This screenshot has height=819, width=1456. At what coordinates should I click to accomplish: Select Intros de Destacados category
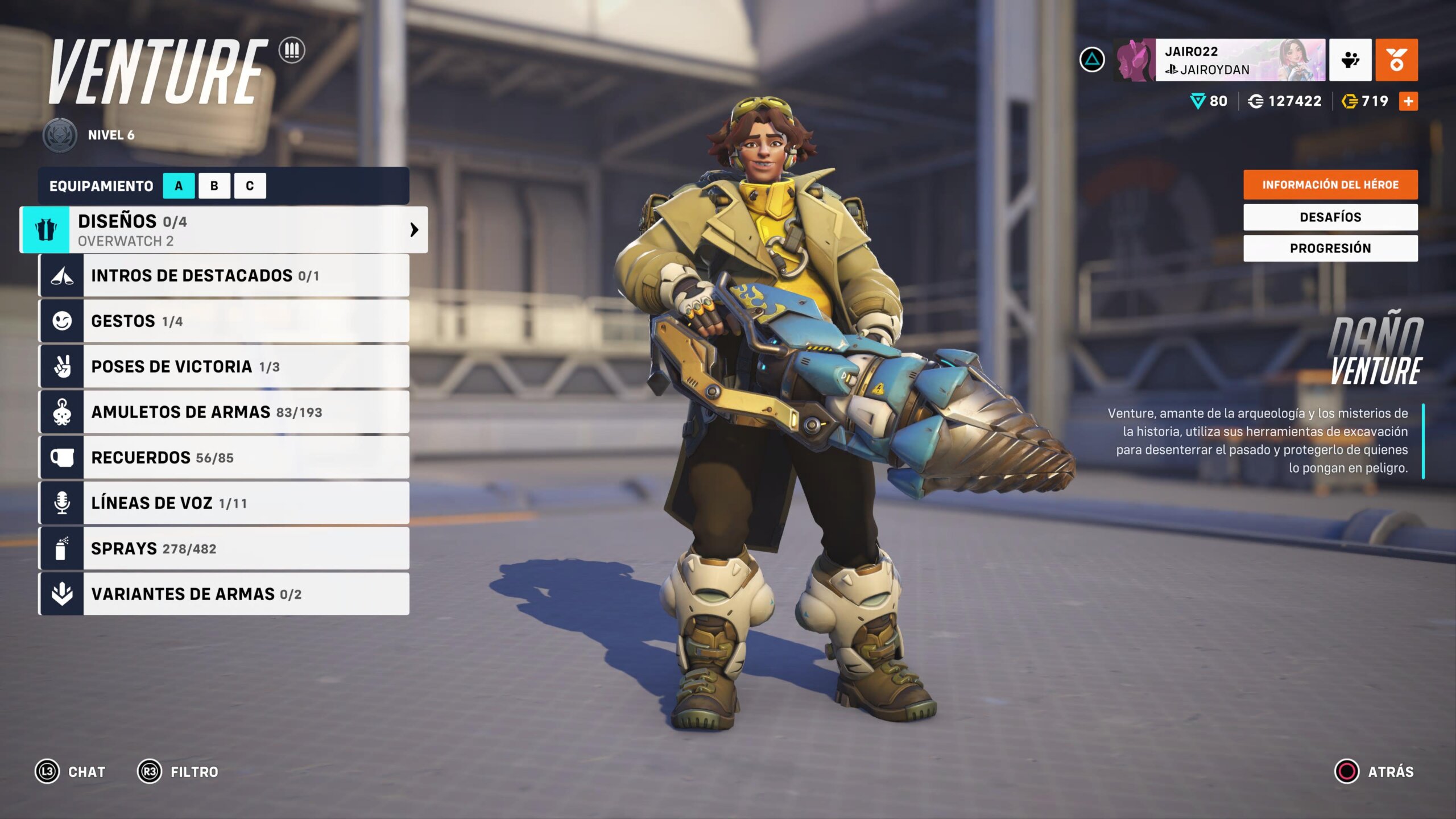(224, 276)
